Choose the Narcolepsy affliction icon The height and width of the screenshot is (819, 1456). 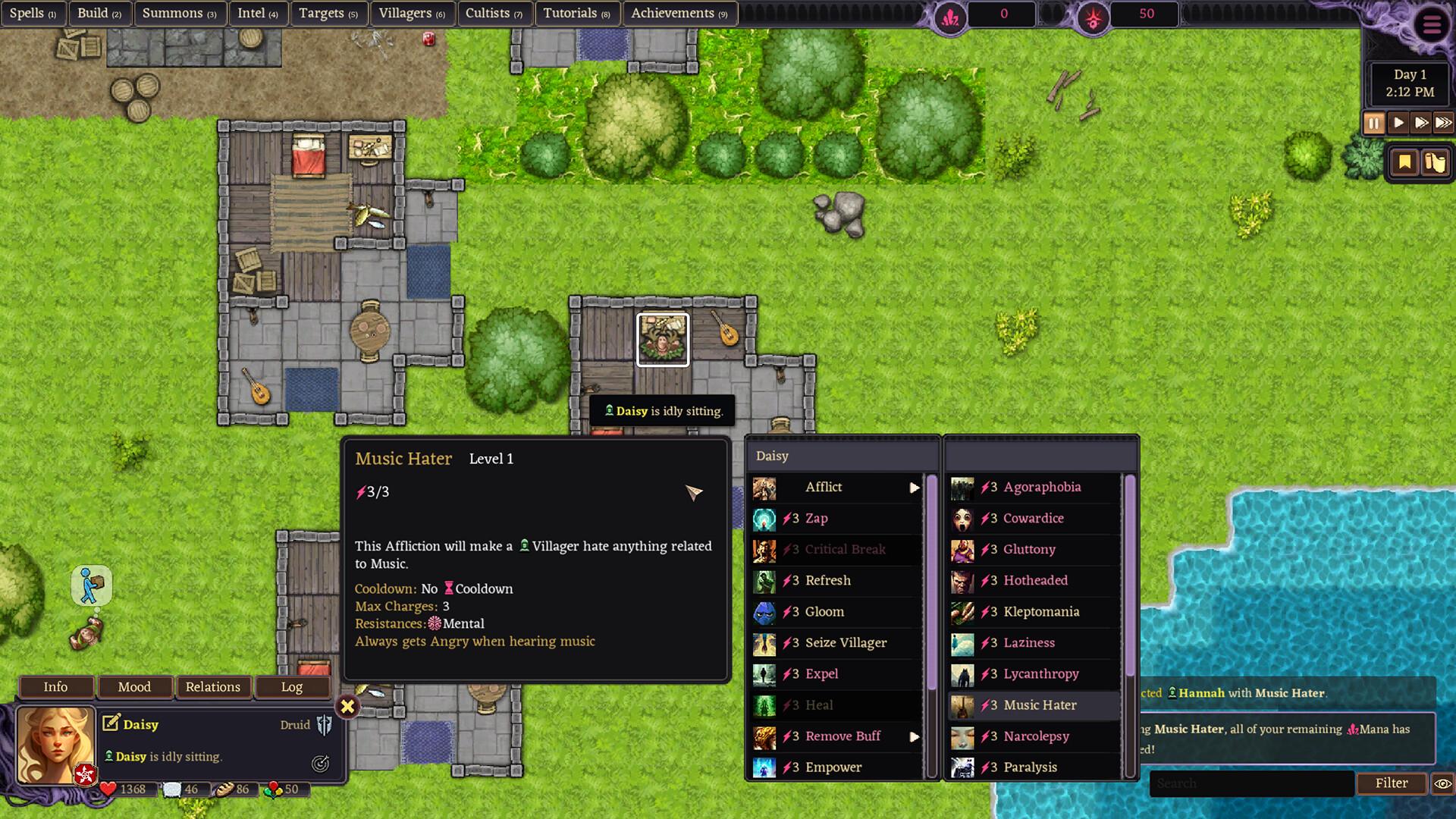pos(963,736)
